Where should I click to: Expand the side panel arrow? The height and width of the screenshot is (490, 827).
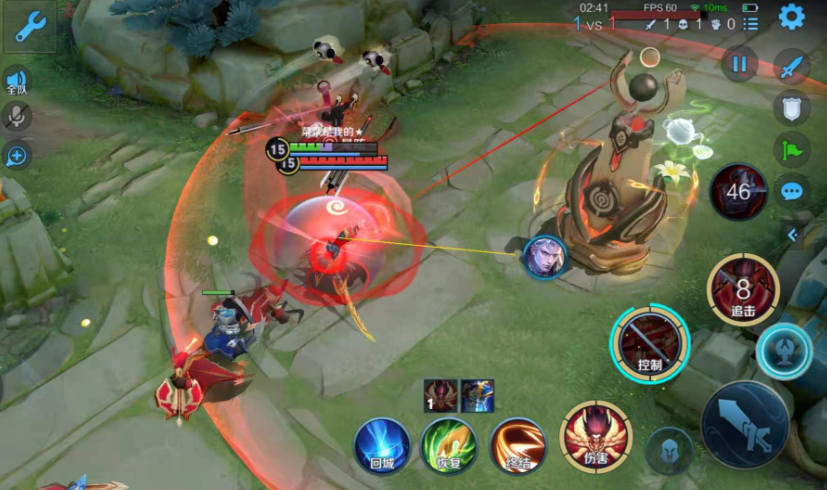tap(792, 235)
